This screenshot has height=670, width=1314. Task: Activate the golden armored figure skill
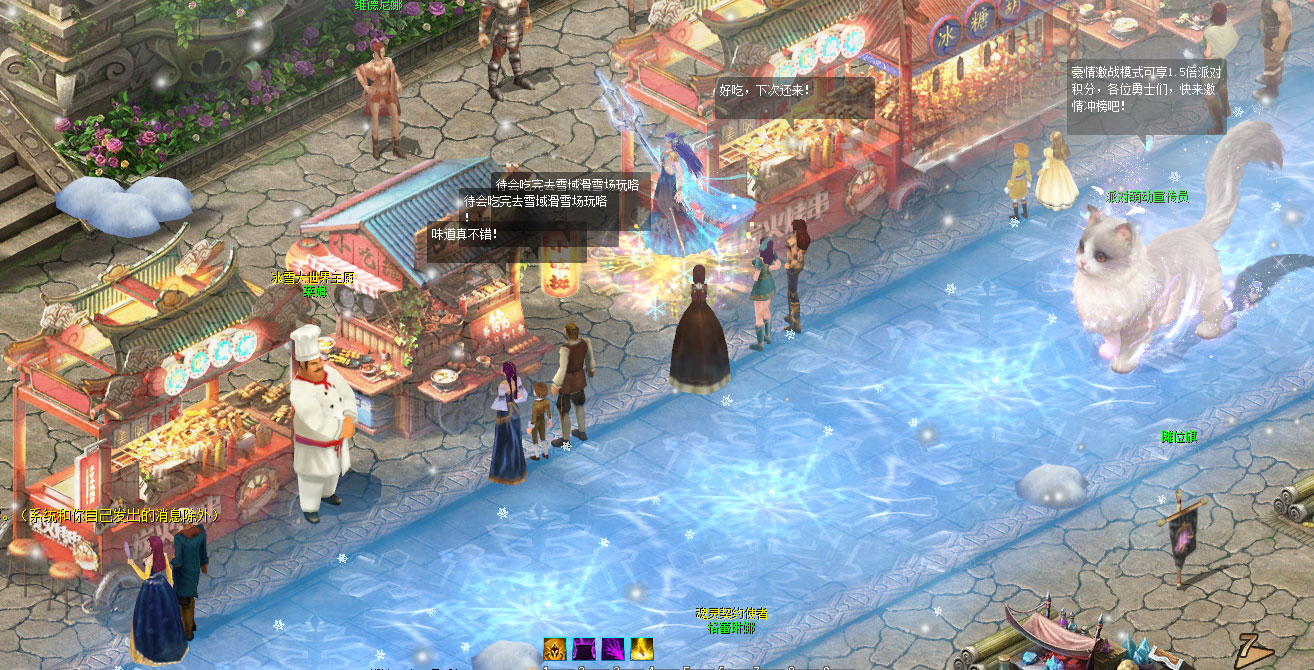[x=555, y=648]
